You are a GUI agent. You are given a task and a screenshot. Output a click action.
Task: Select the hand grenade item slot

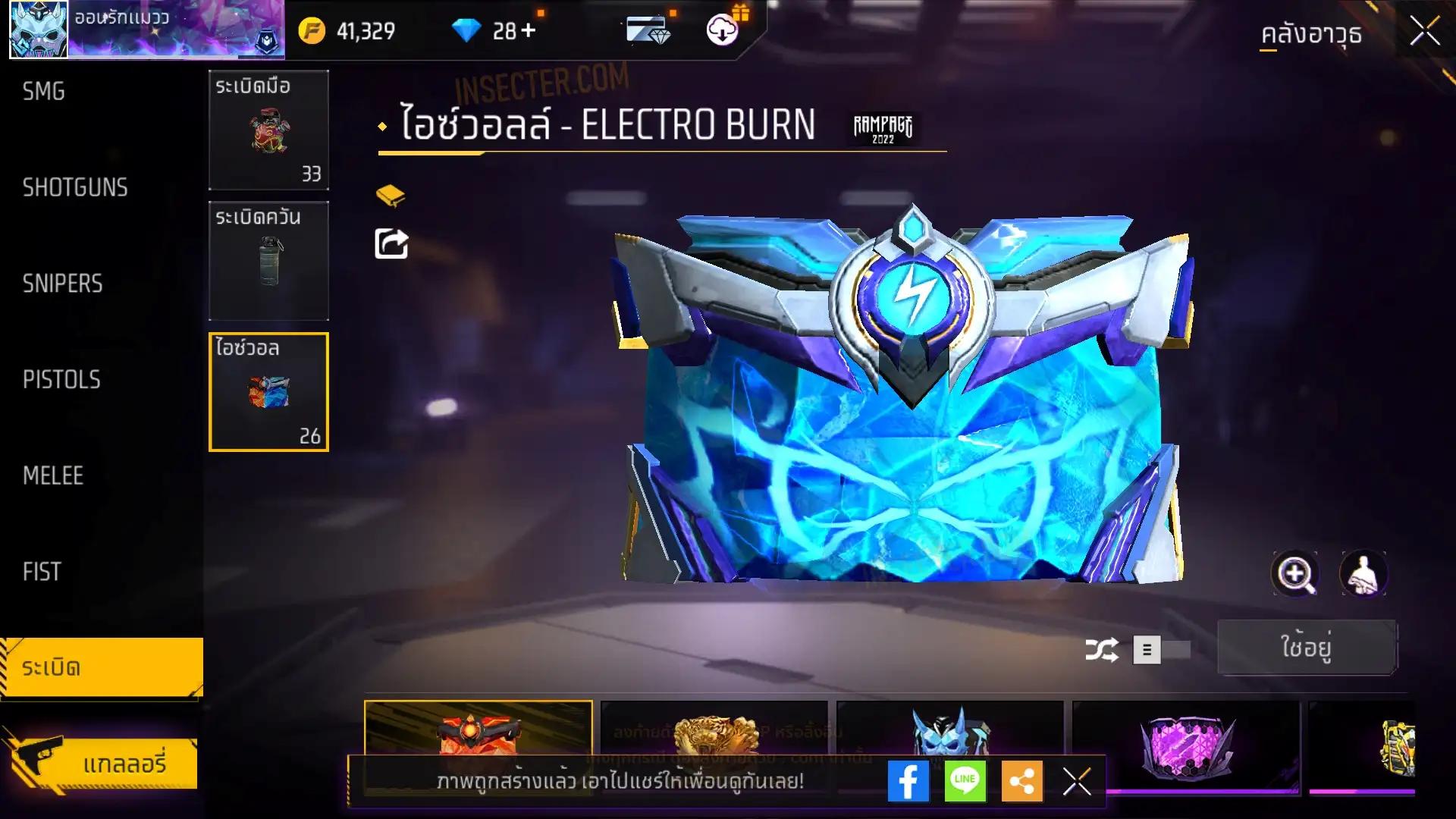(268, 130)
